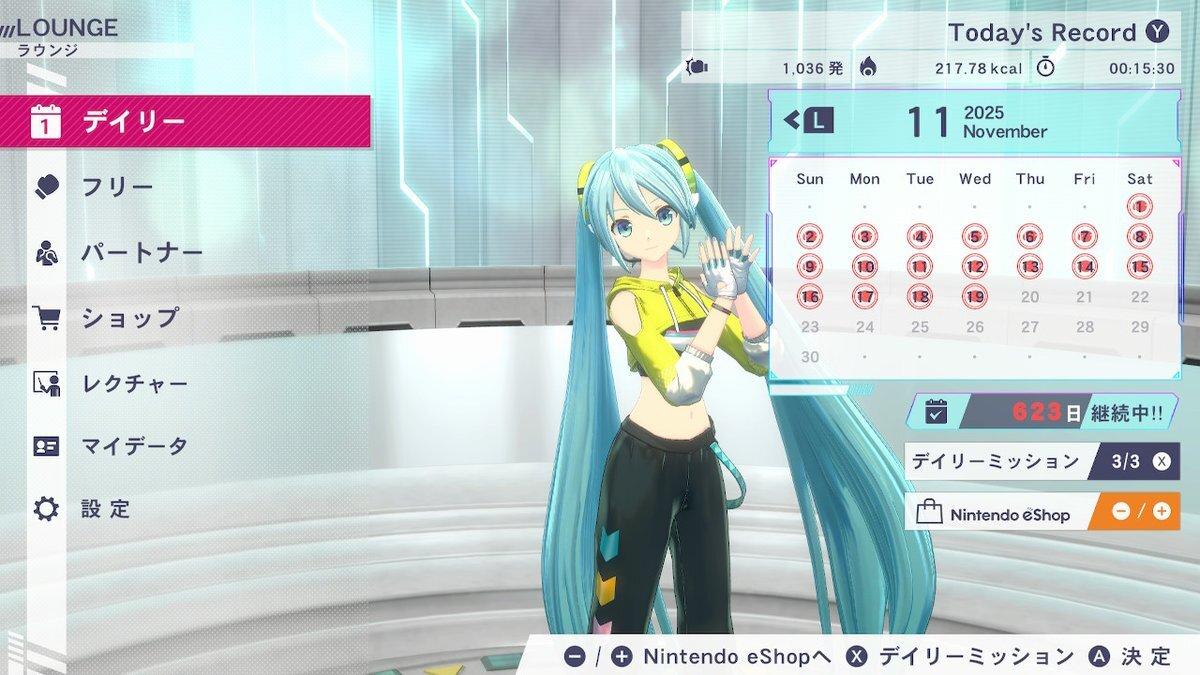Open the ショップ shop menu
The height and width of the screenshot is (675, 1200).
pos(185,318)
